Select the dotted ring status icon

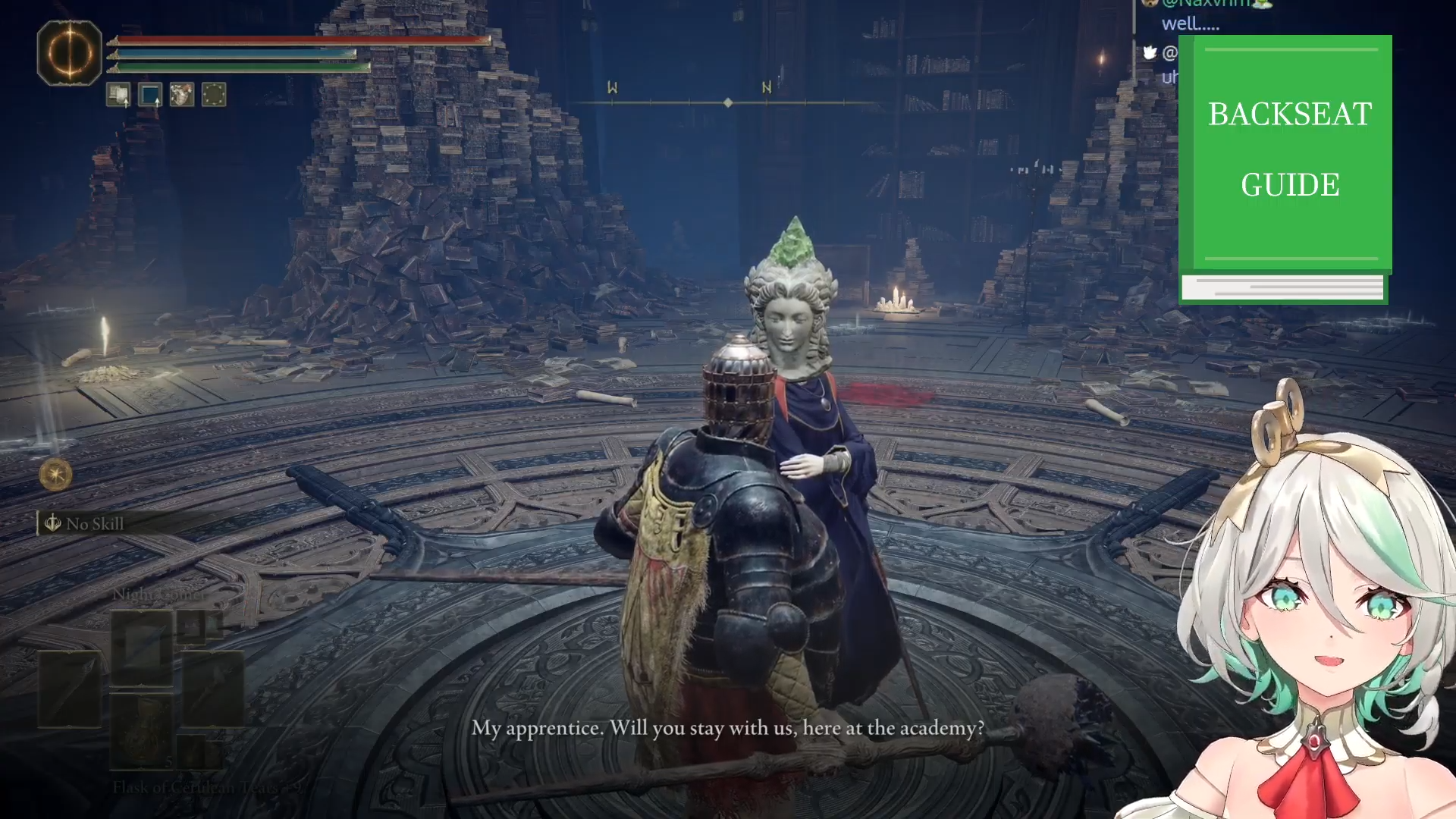[214, 95]
